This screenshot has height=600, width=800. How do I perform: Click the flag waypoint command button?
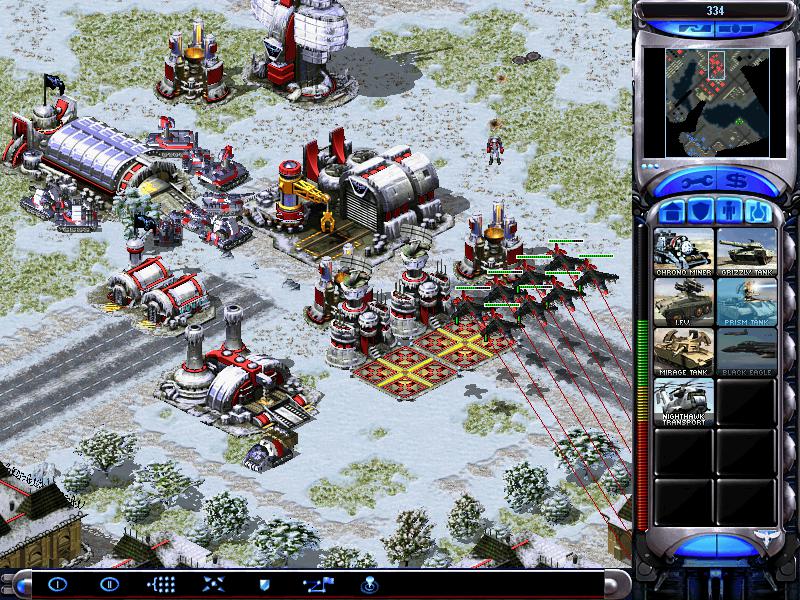(x=316, y=584)
